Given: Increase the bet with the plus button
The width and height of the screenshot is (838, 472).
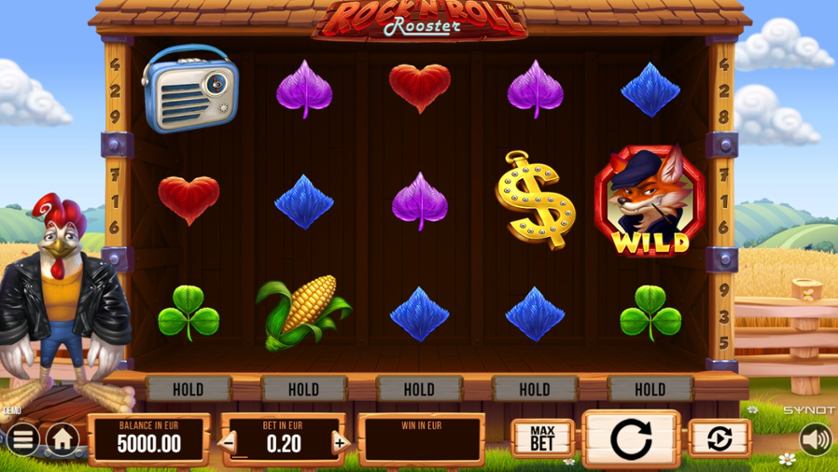Looking at the screenshot, I should coord(340,442).
